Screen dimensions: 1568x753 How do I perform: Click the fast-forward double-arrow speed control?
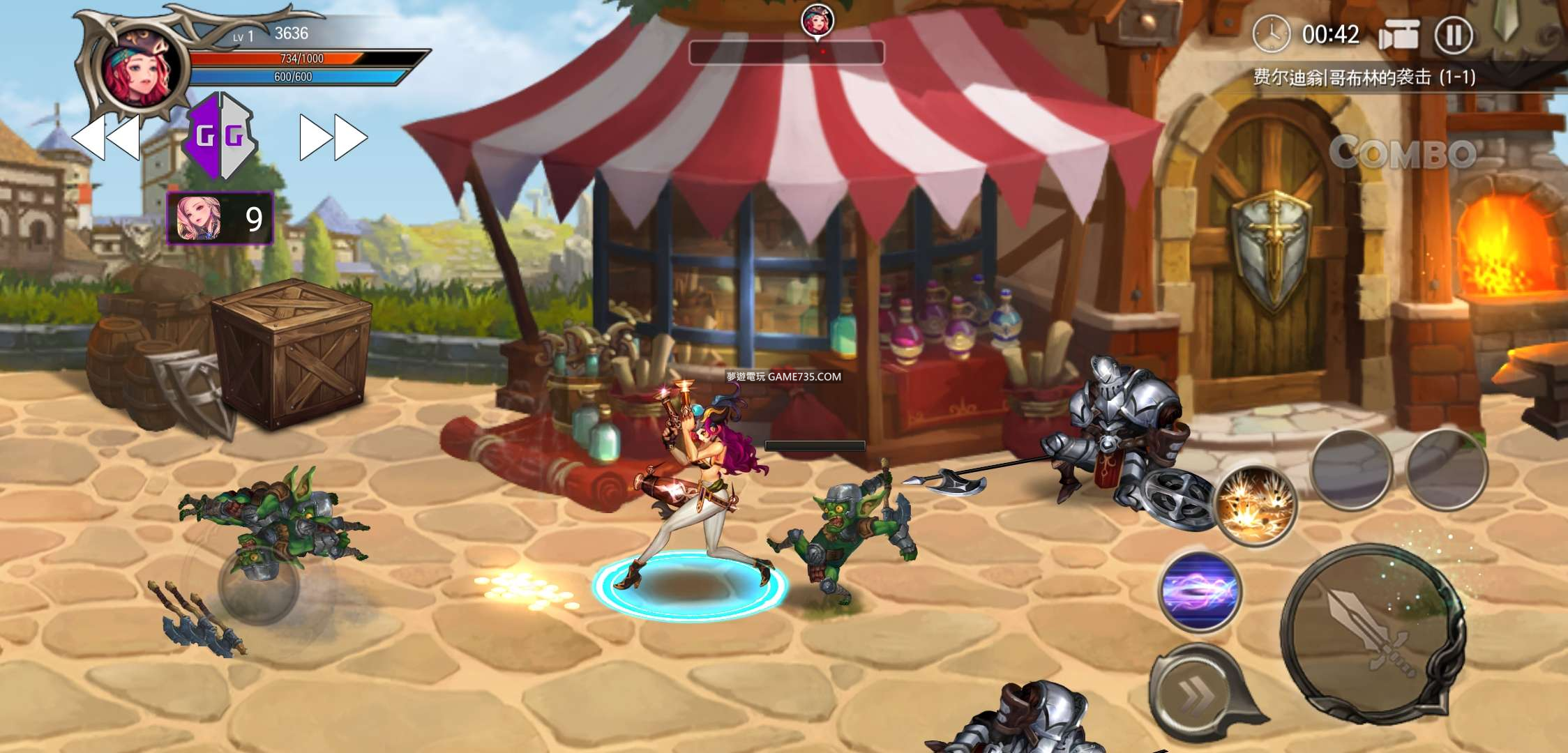click(333, 137)
